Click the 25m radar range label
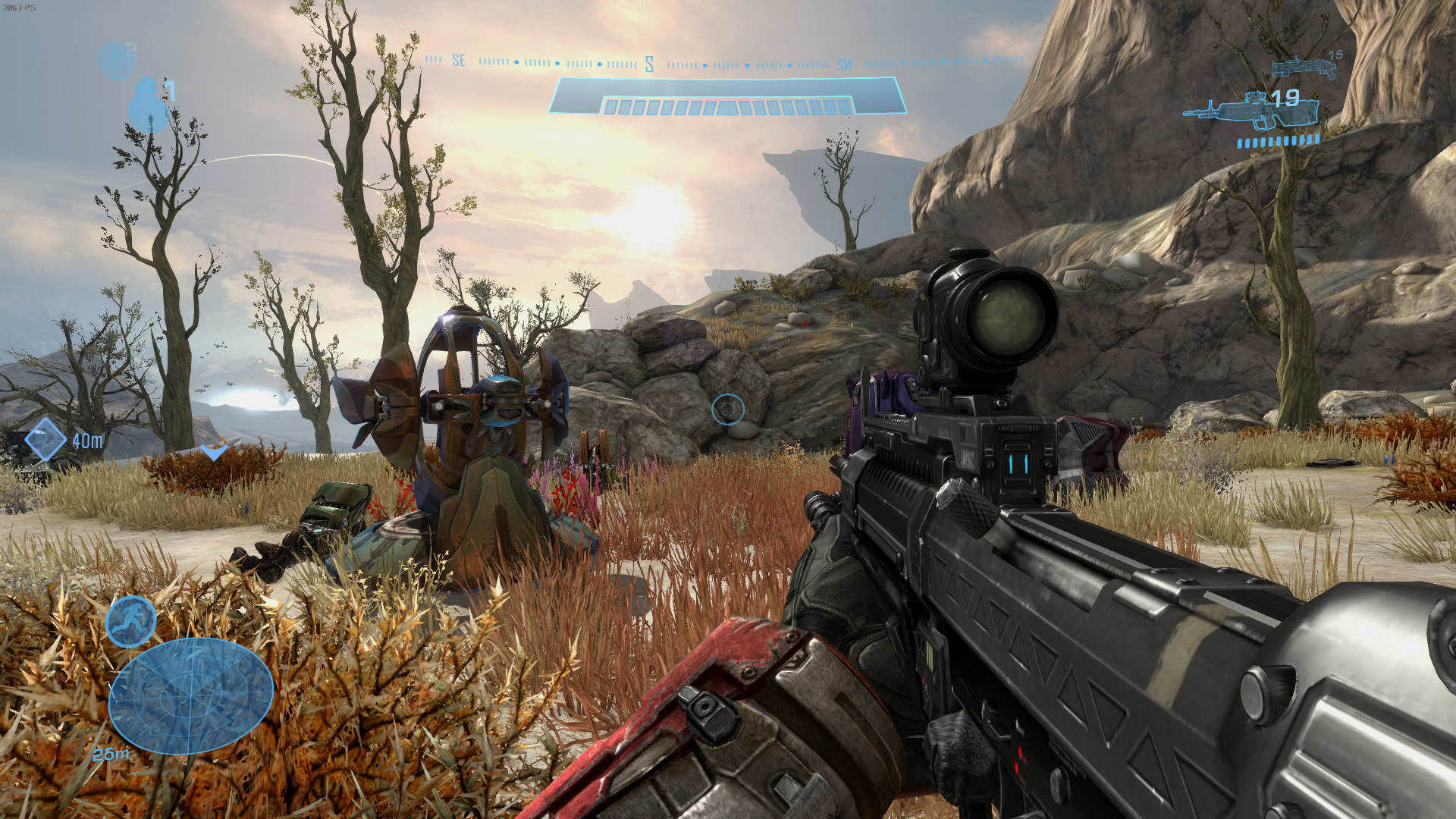This screenshot has width=1456, height=819. (111, 755)
